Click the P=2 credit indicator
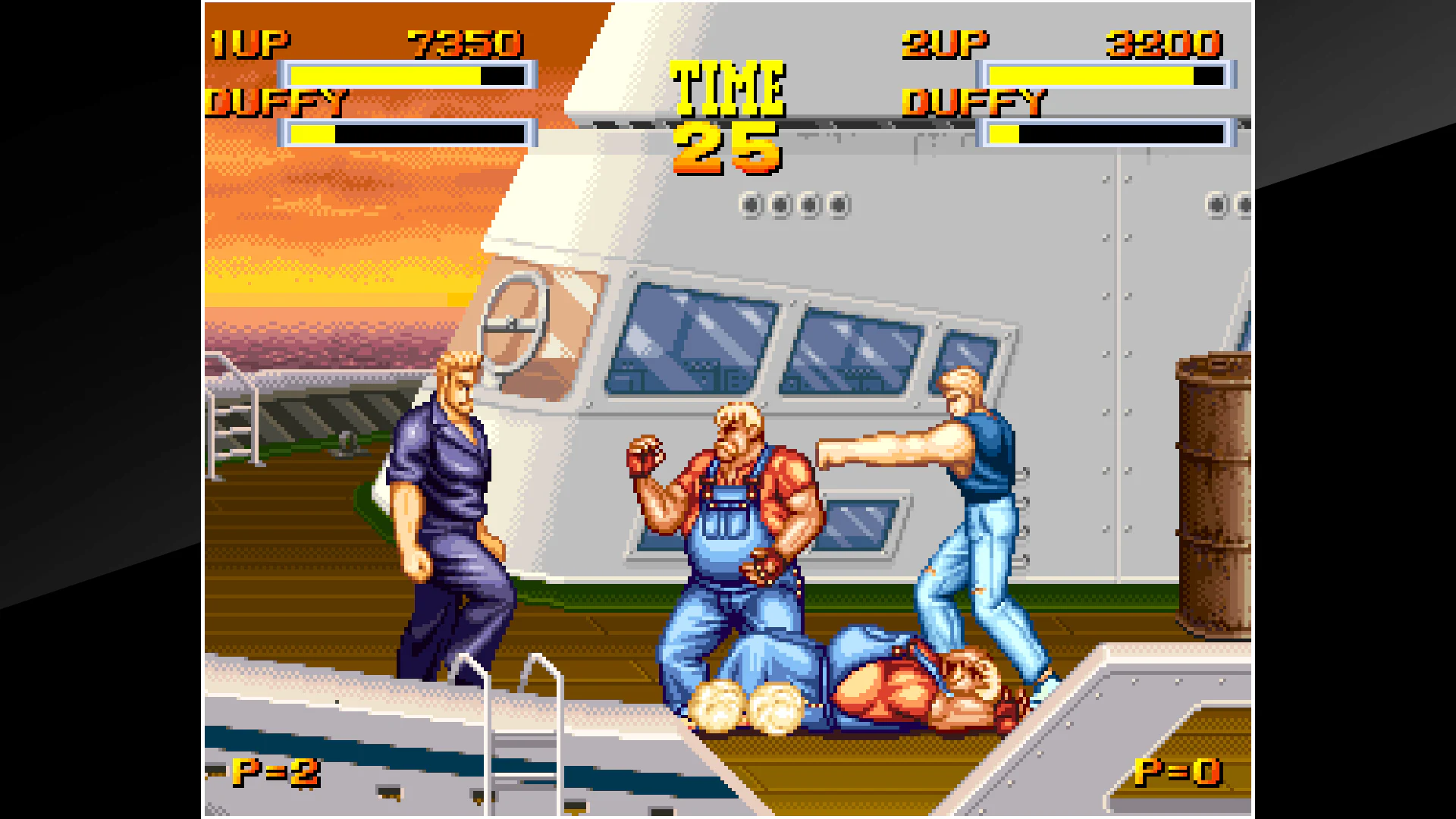1456x819 pixels. pos(277,772)
